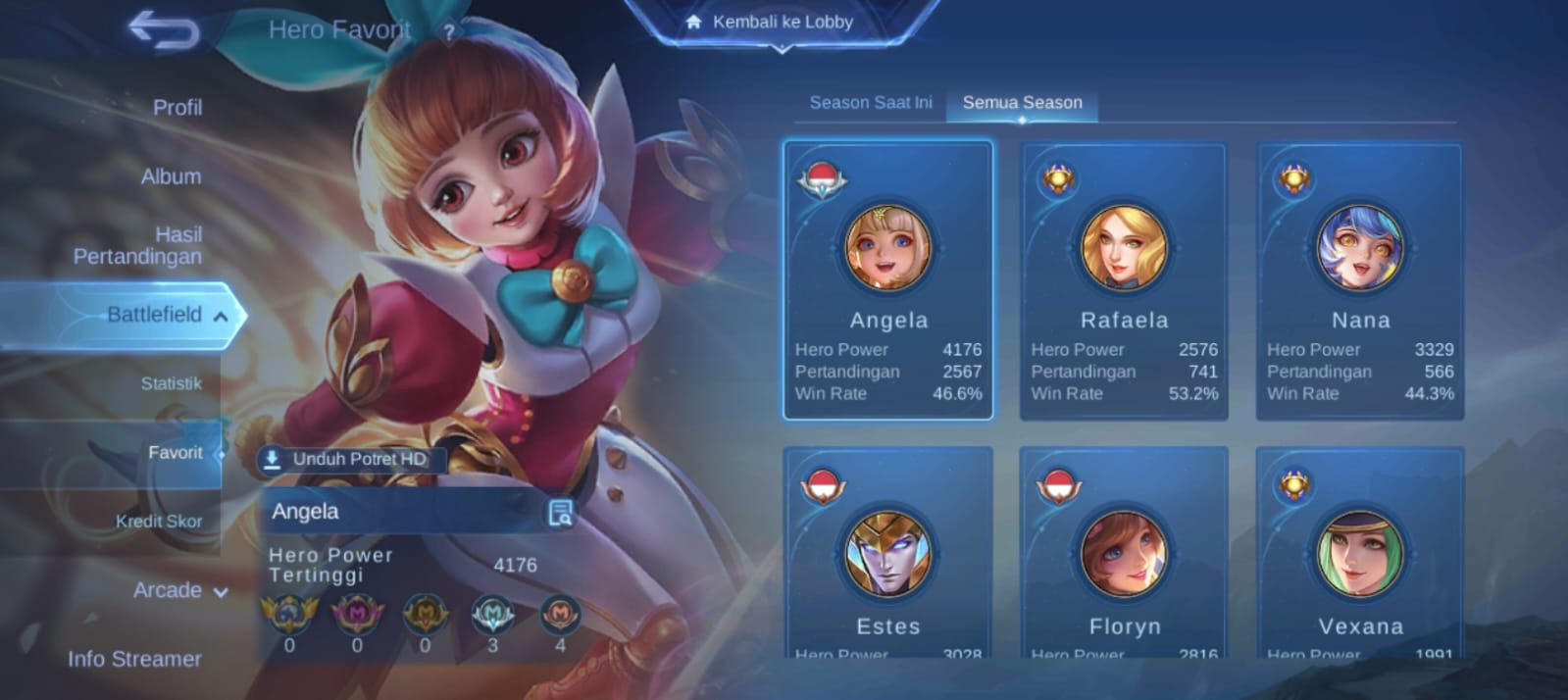The image size is (1568, 700).
Task: Open the Album section
Action: coord(171,176)
